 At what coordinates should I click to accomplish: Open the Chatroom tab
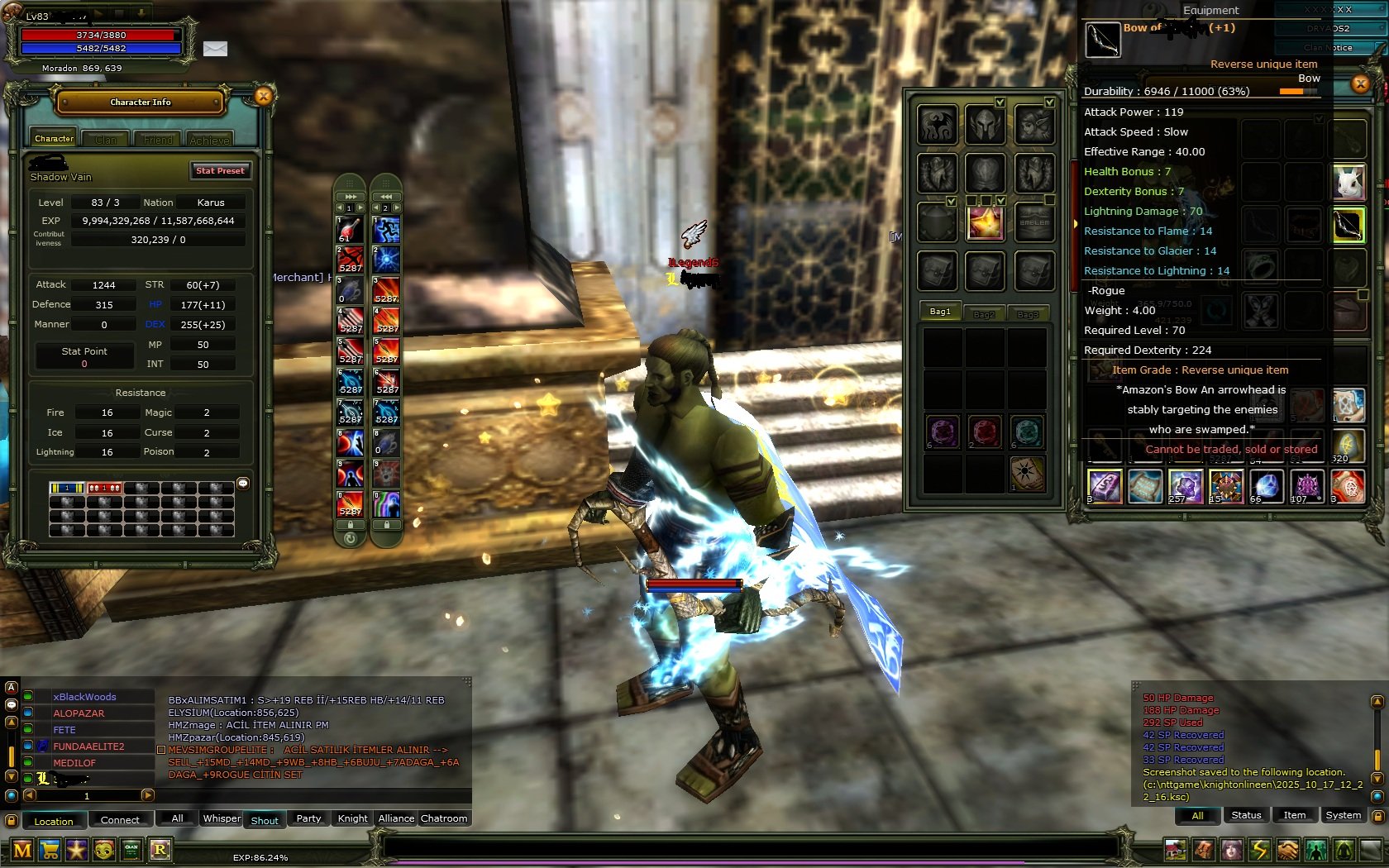pyautogui.click(x=444, y=818)
